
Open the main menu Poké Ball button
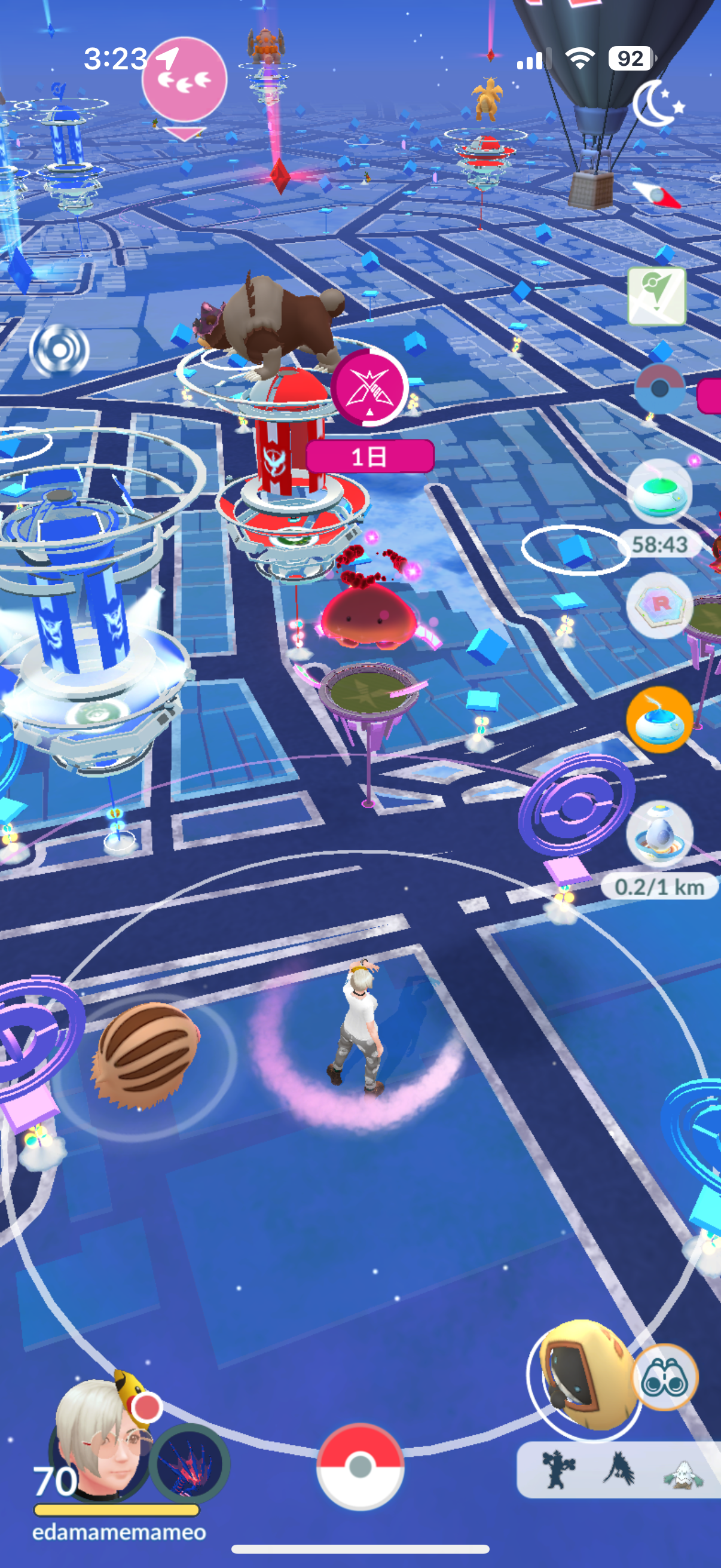(x=360, y=1466)
